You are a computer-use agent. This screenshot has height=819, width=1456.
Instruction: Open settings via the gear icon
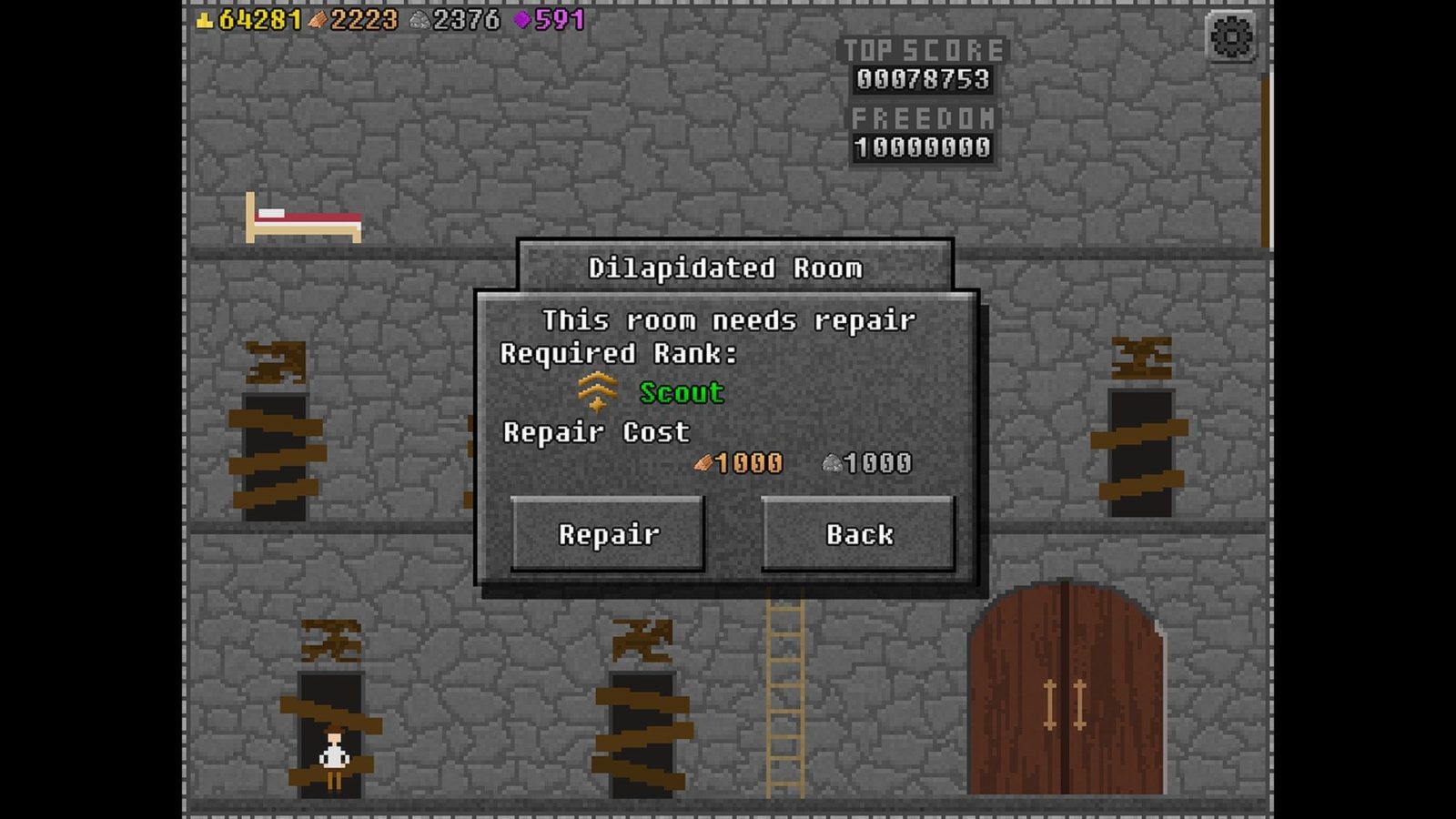(1231, 37)
